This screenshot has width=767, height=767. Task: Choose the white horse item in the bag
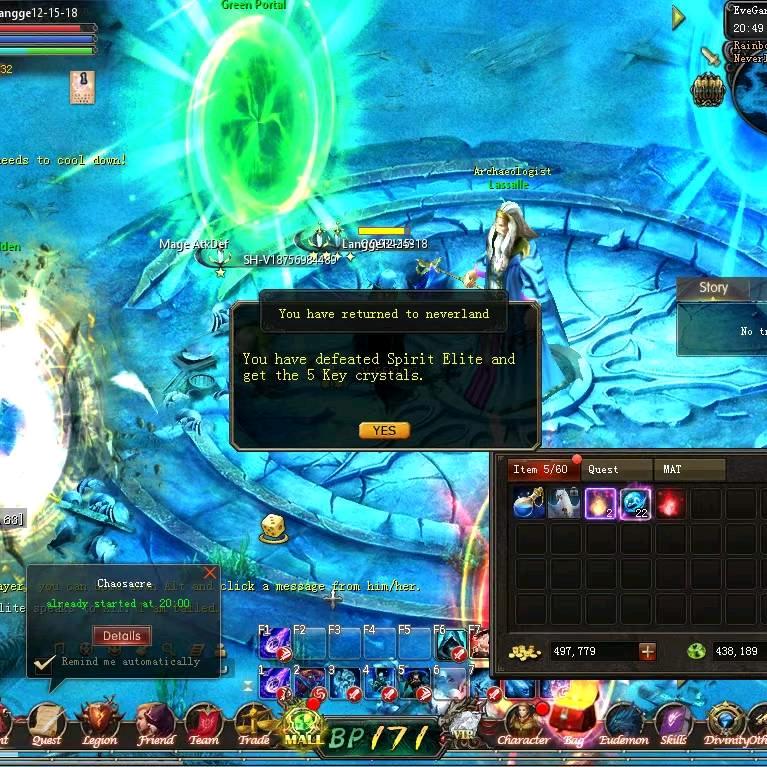[564, 503]
